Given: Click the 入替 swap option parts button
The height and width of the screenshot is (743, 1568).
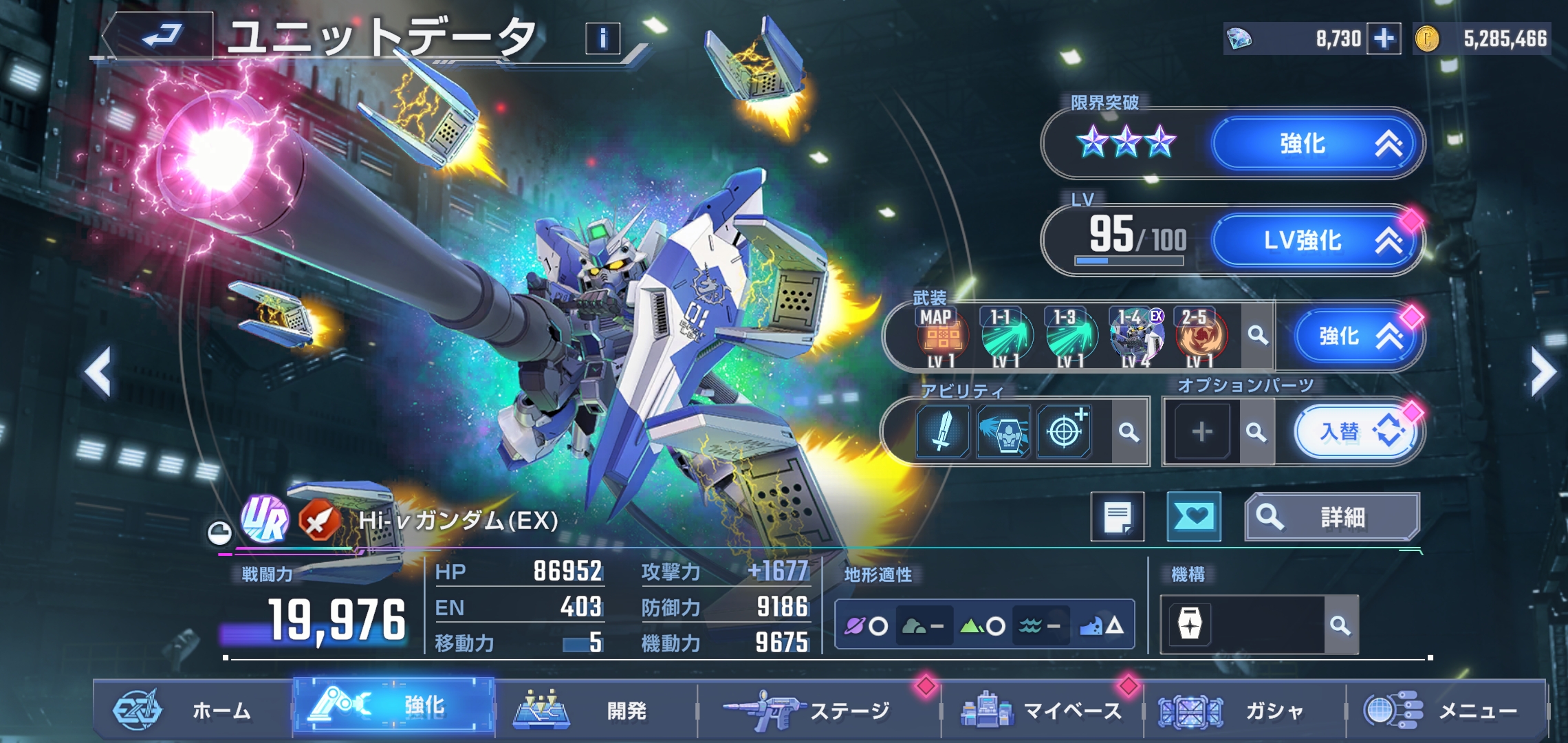Looking at the screenshot, I should (x=1355, y=432).
